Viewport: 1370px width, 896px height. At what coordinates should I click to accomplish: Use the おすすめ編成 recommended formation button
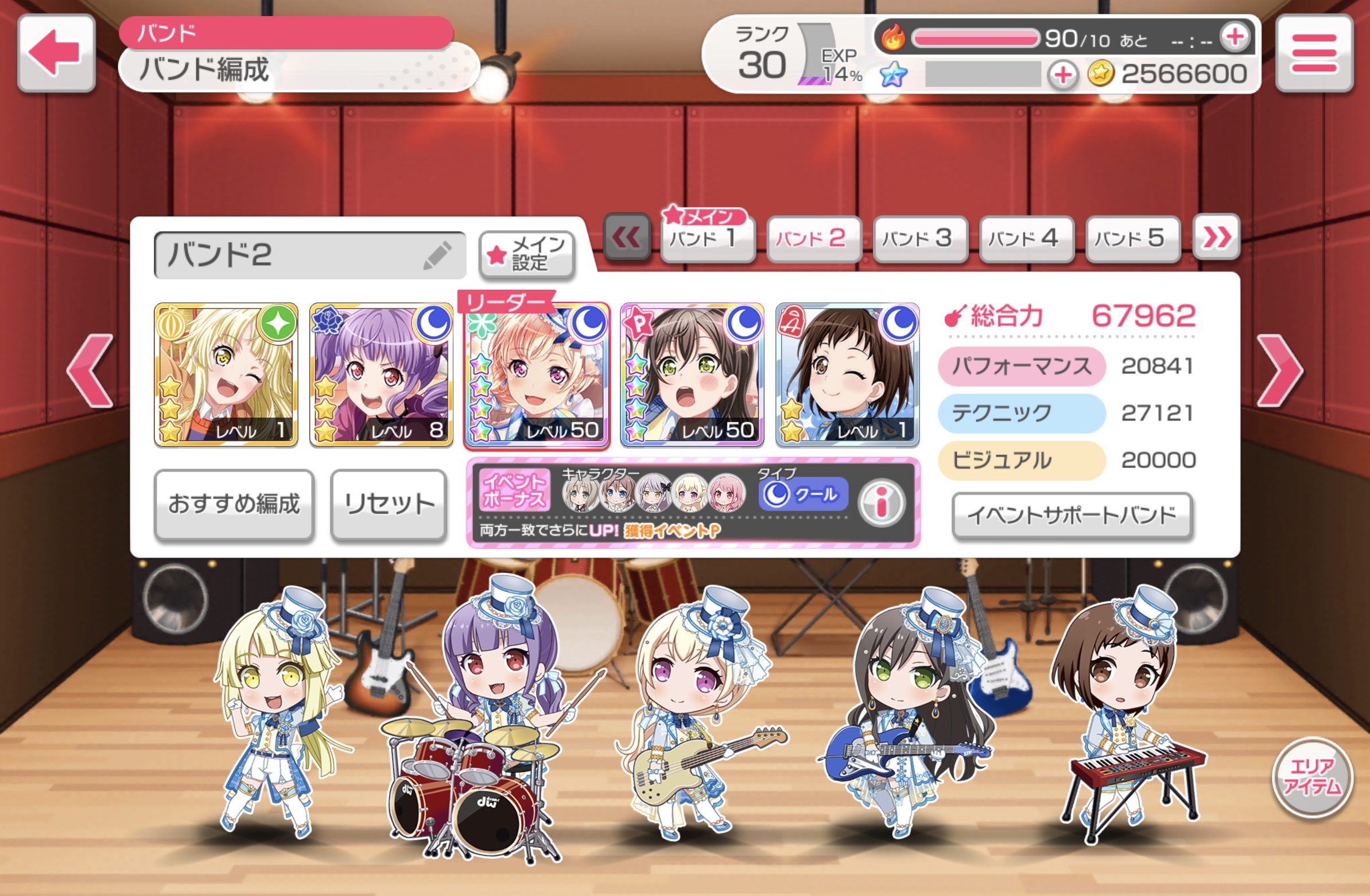[234, 505]
